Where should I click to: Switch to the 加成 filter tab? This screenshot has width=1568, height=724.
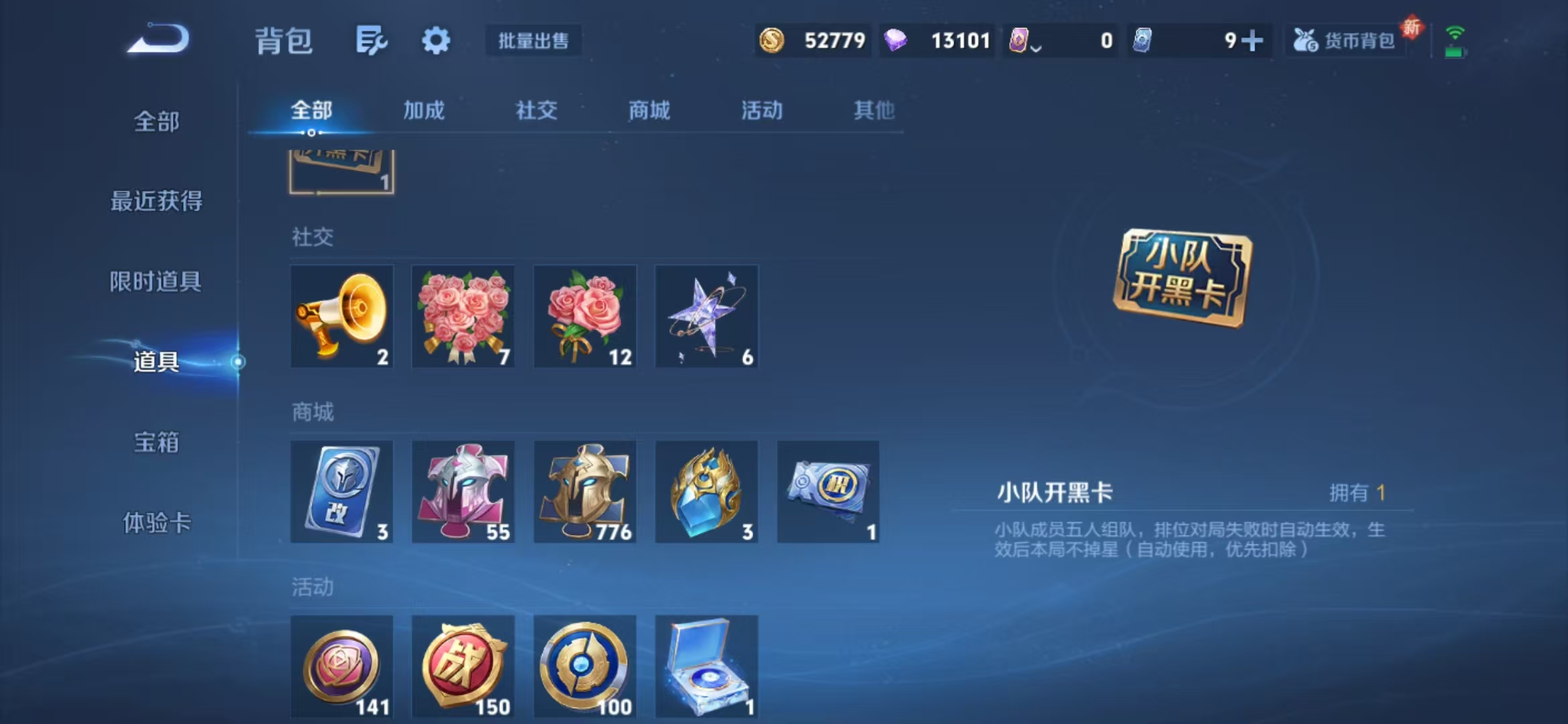click(424, 111)
